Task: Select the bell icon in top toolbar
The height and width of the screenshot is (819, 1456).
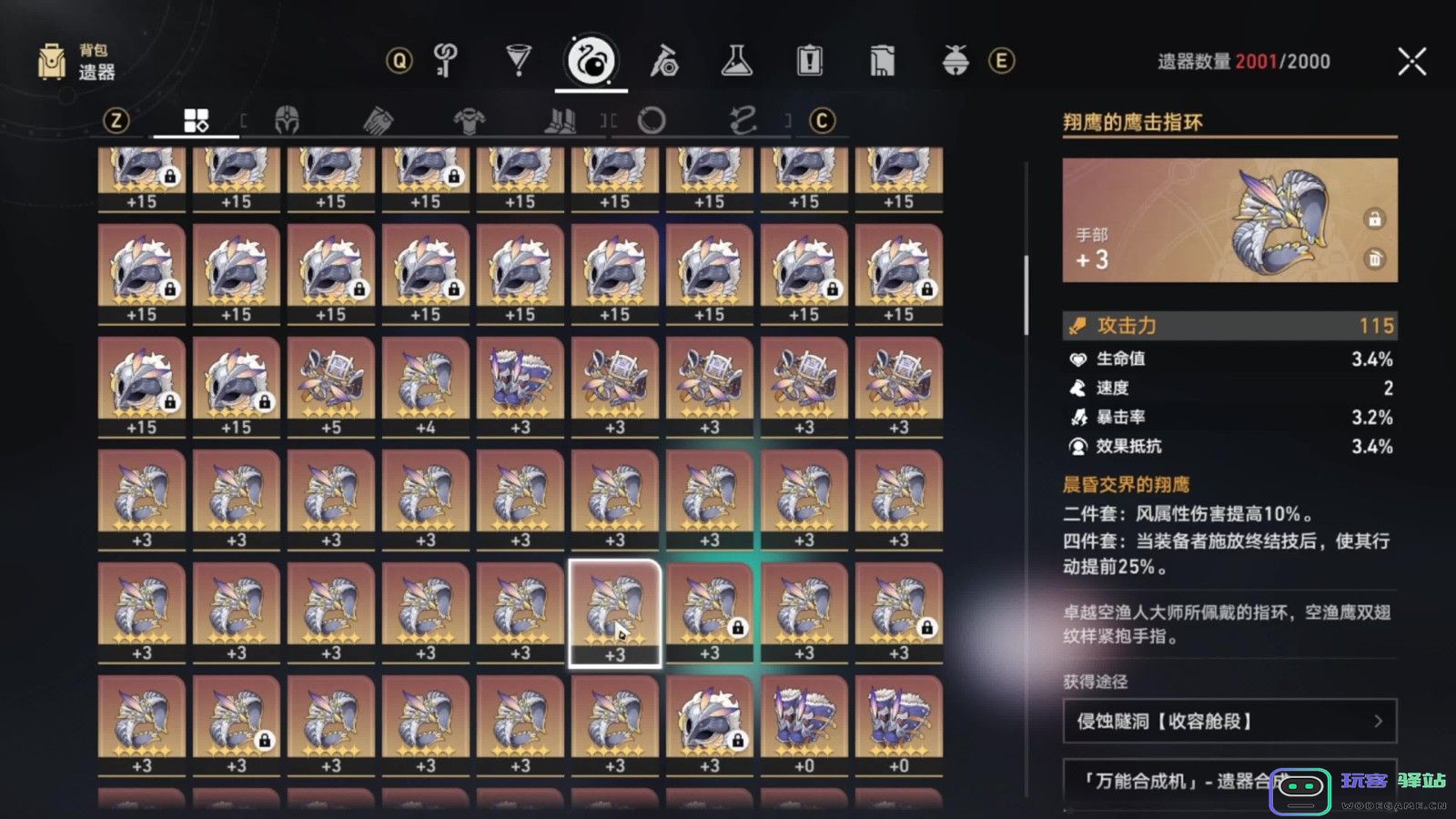Action: [954, 61]
